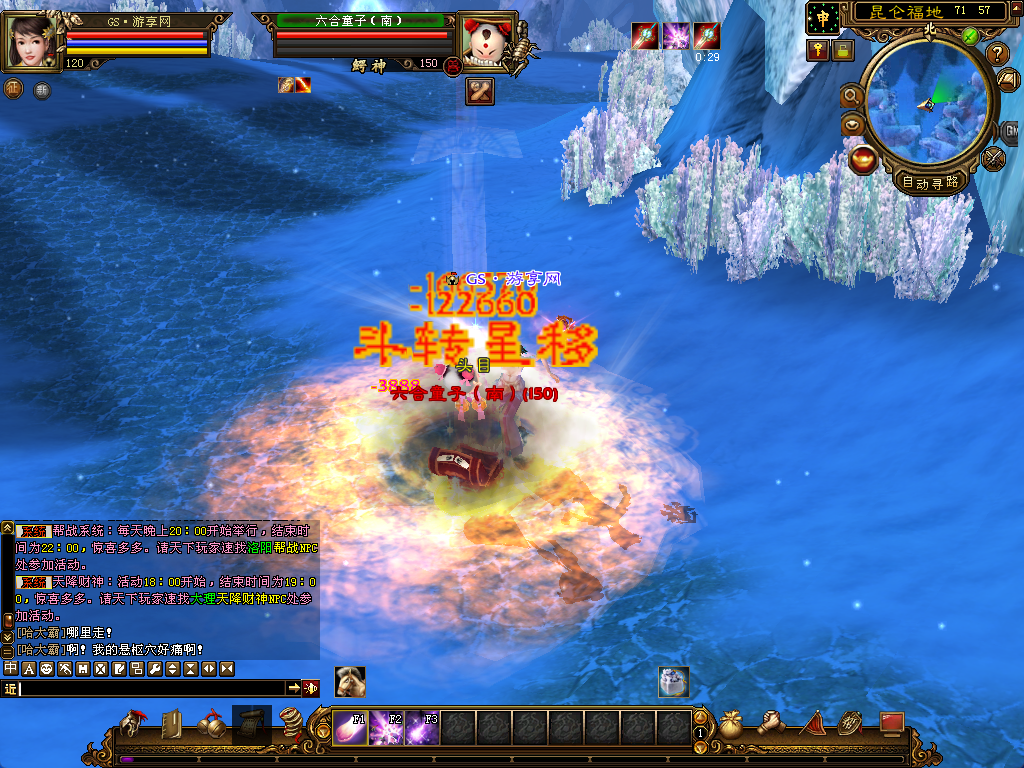Select the player character portrait
1024x768 pixels.
[x=34, y=42]
